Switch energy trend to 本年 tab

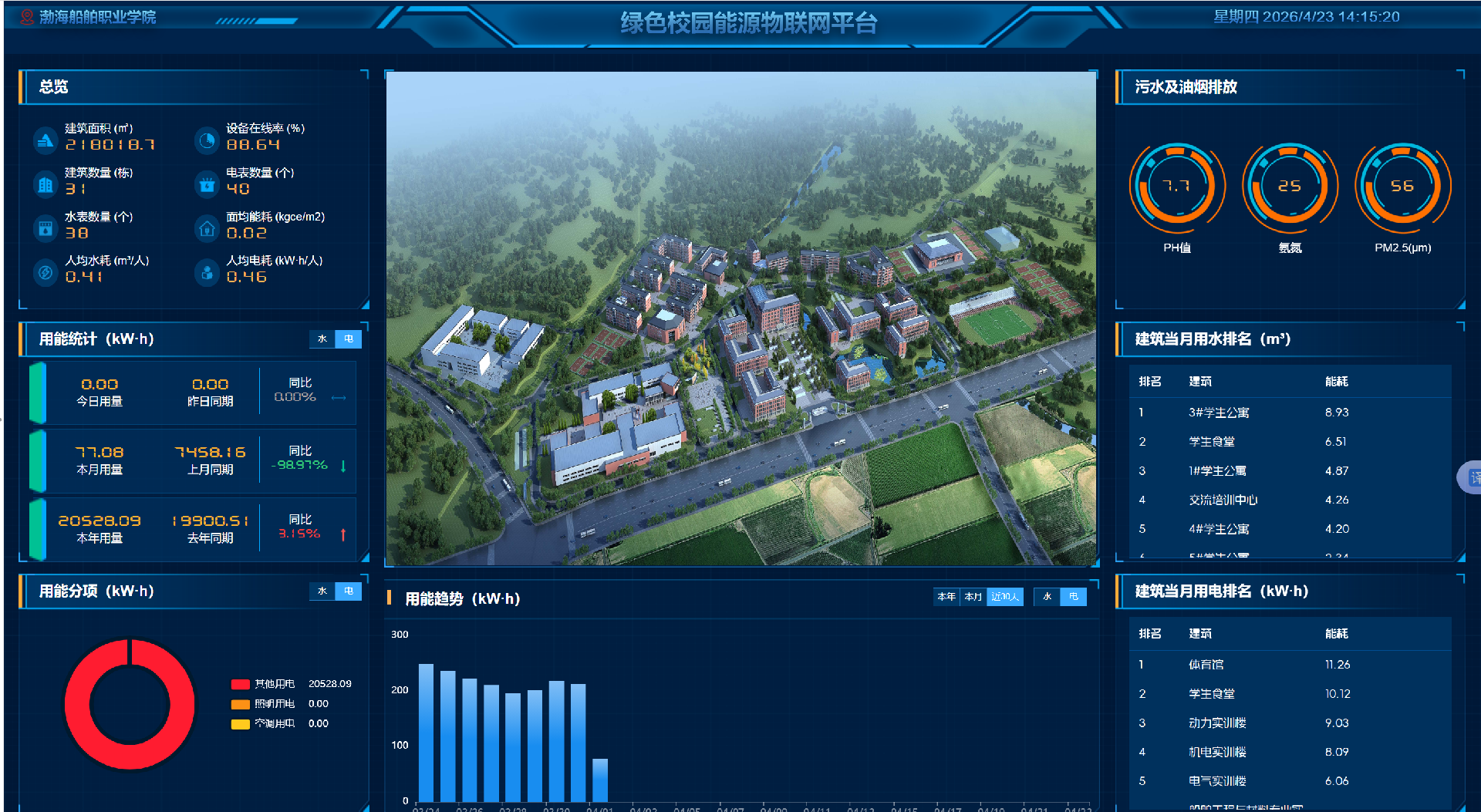[946, 596]
